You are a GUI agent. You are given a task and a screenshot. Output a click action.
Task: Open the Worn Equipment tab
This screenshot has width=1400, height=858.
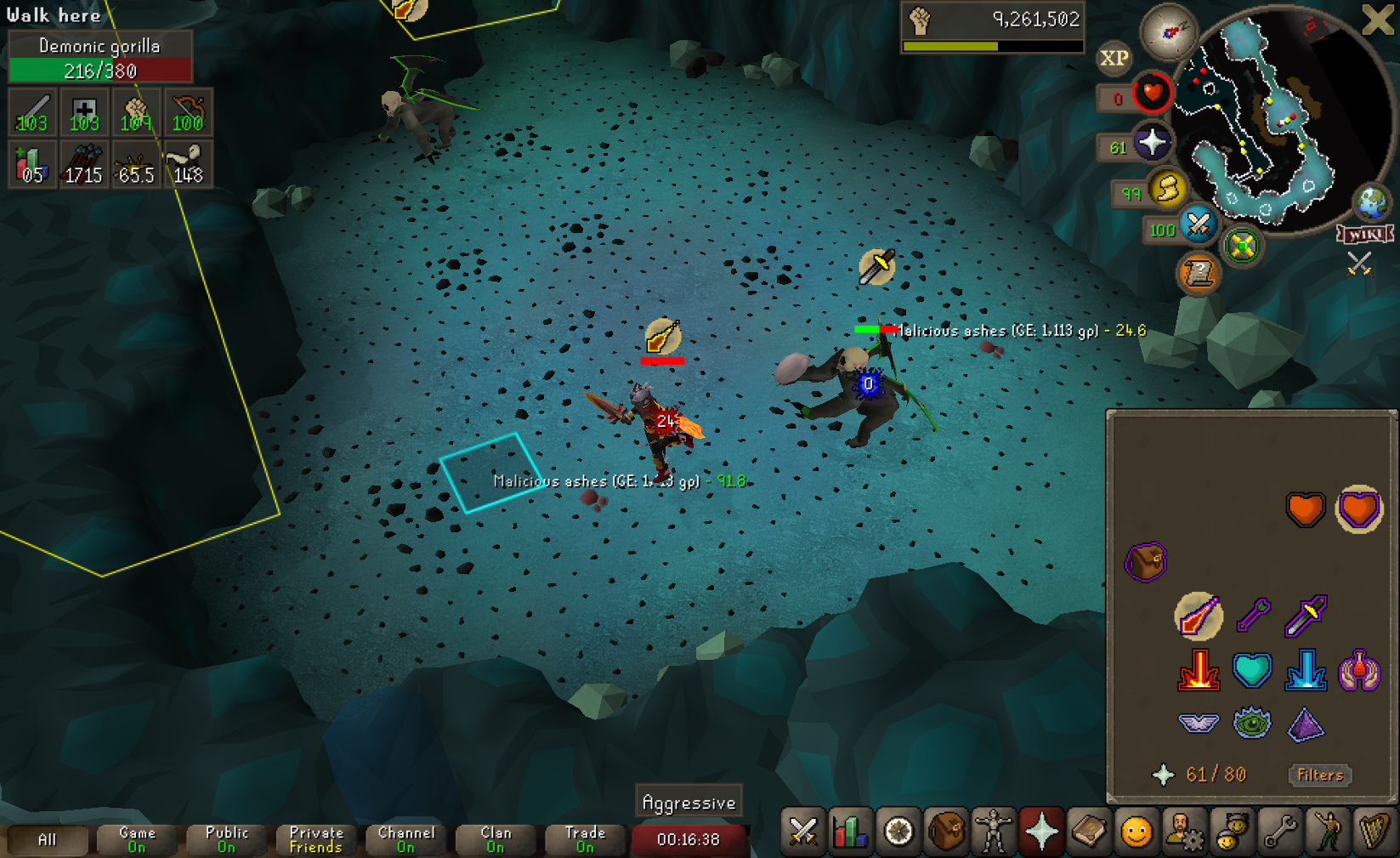pyautogui.click(x=994, y=832)
